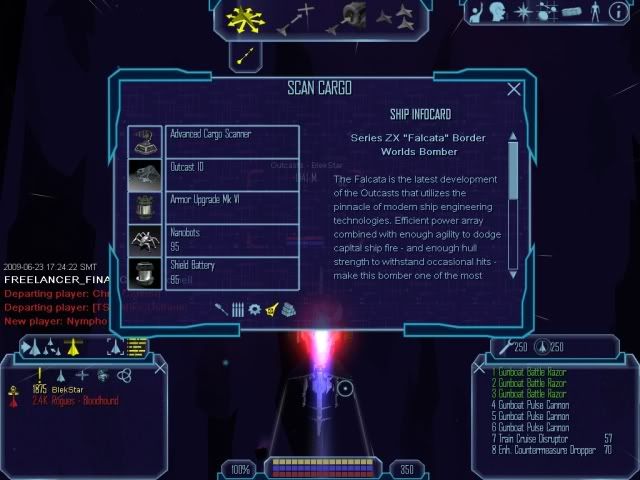
Task: Close the Scan Cargo window
Action: coord(514,89)
